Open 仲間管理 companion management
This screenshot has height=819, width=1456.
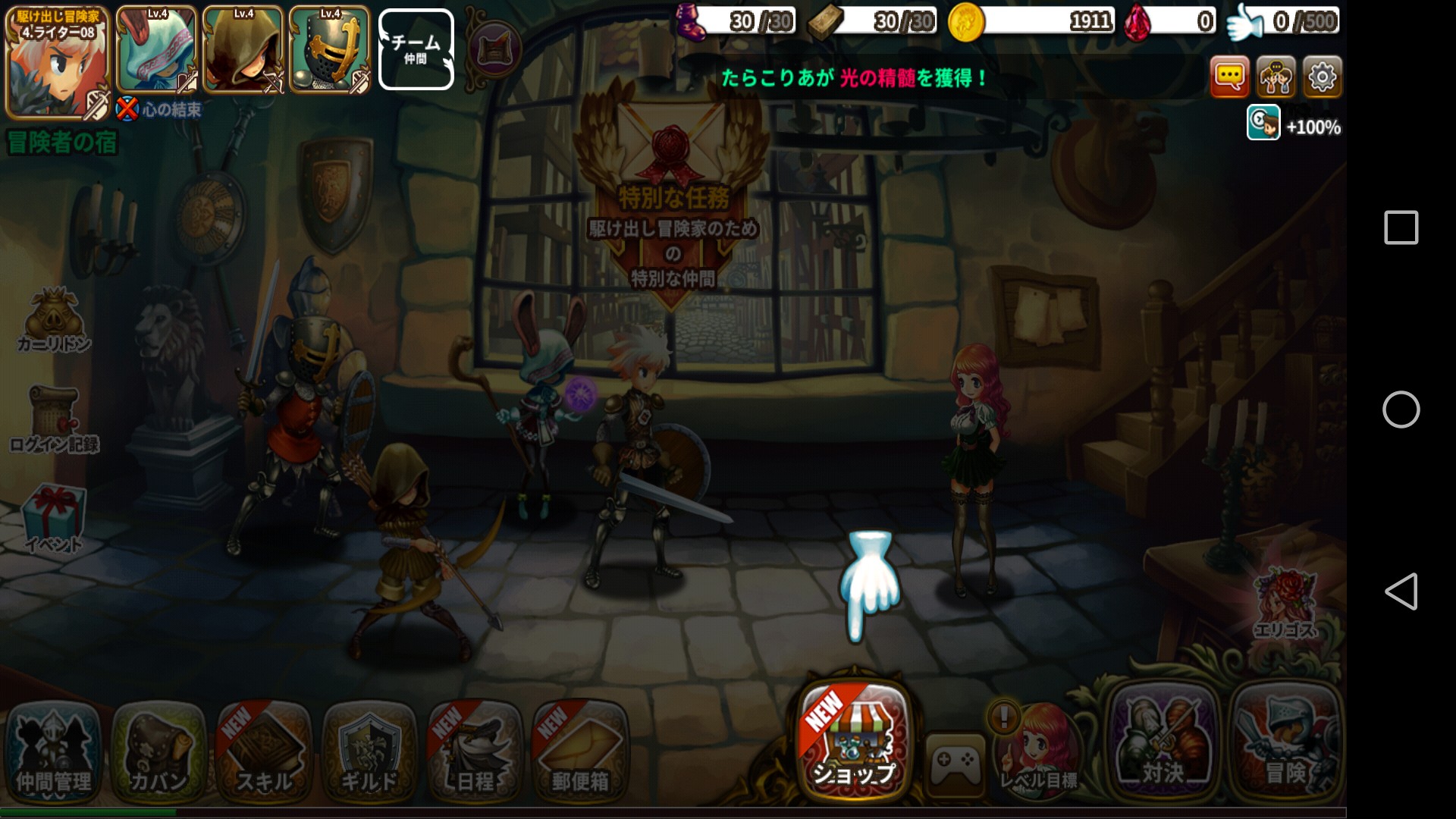click(54, 751)
